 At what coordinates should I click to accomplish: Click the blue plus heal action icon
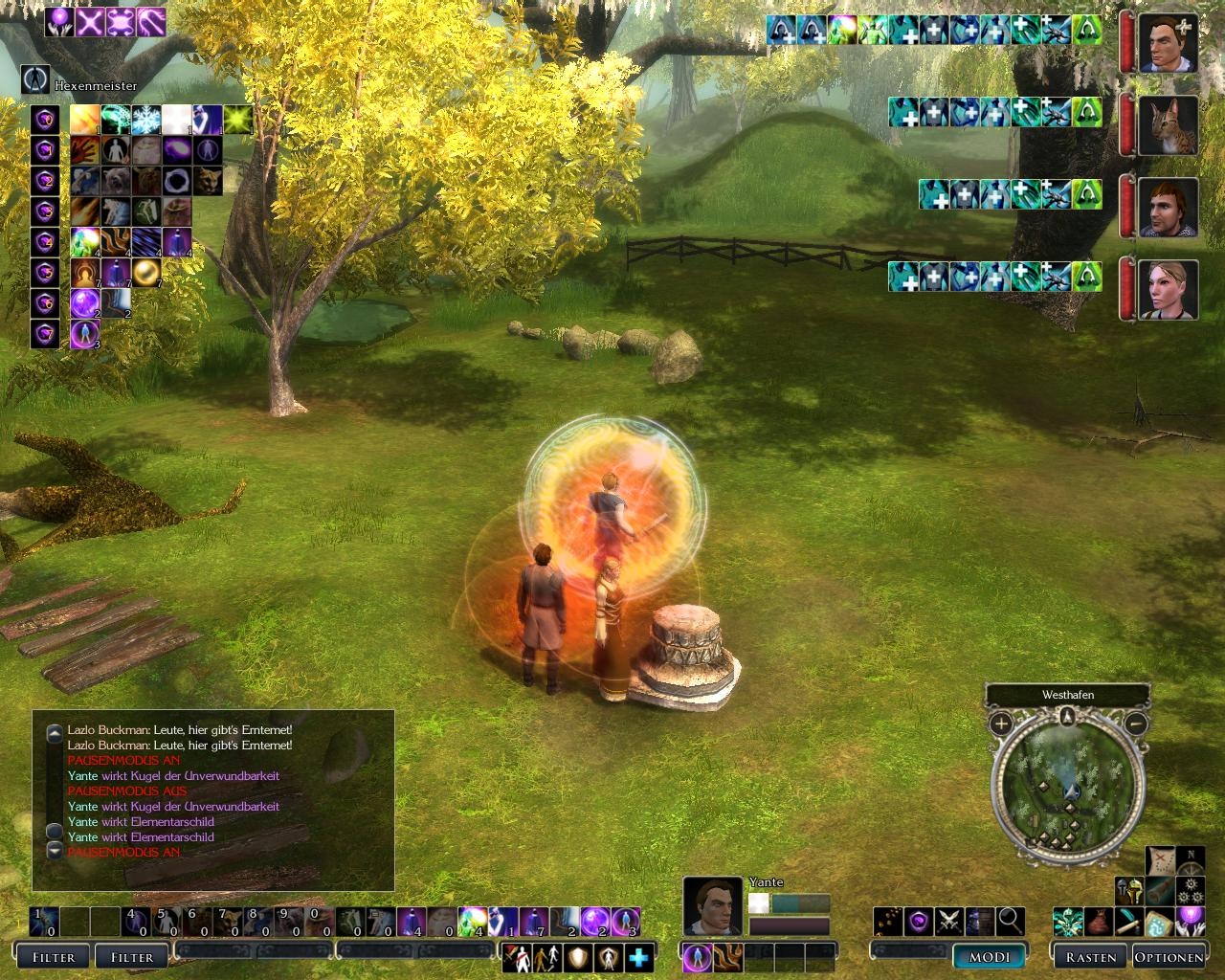pos(638,956)
